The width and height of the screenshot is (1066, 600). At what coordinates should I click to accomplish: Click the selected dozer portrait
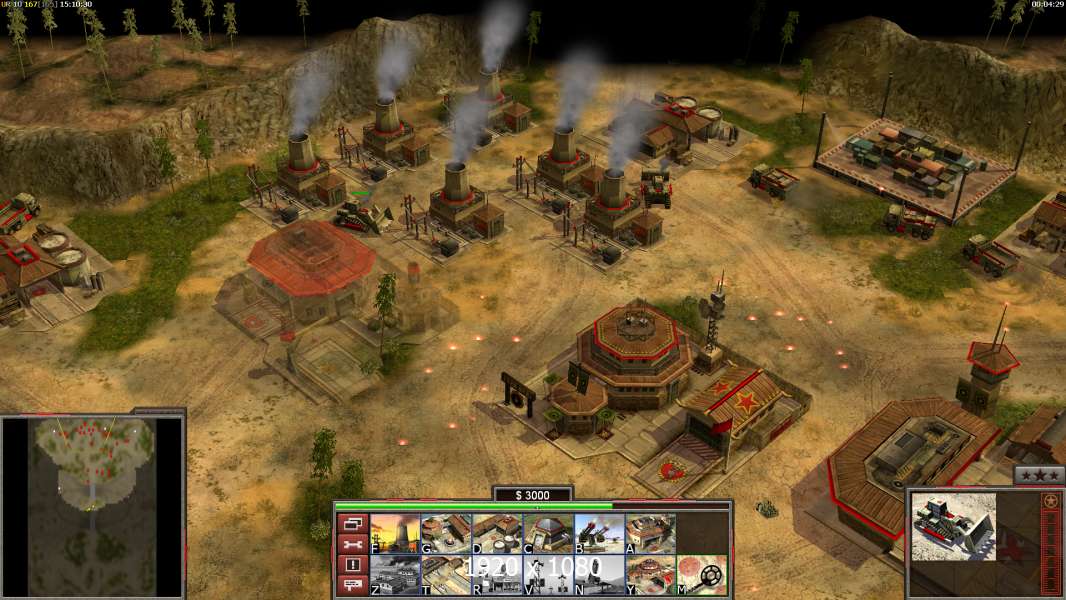tap(953, 526)
